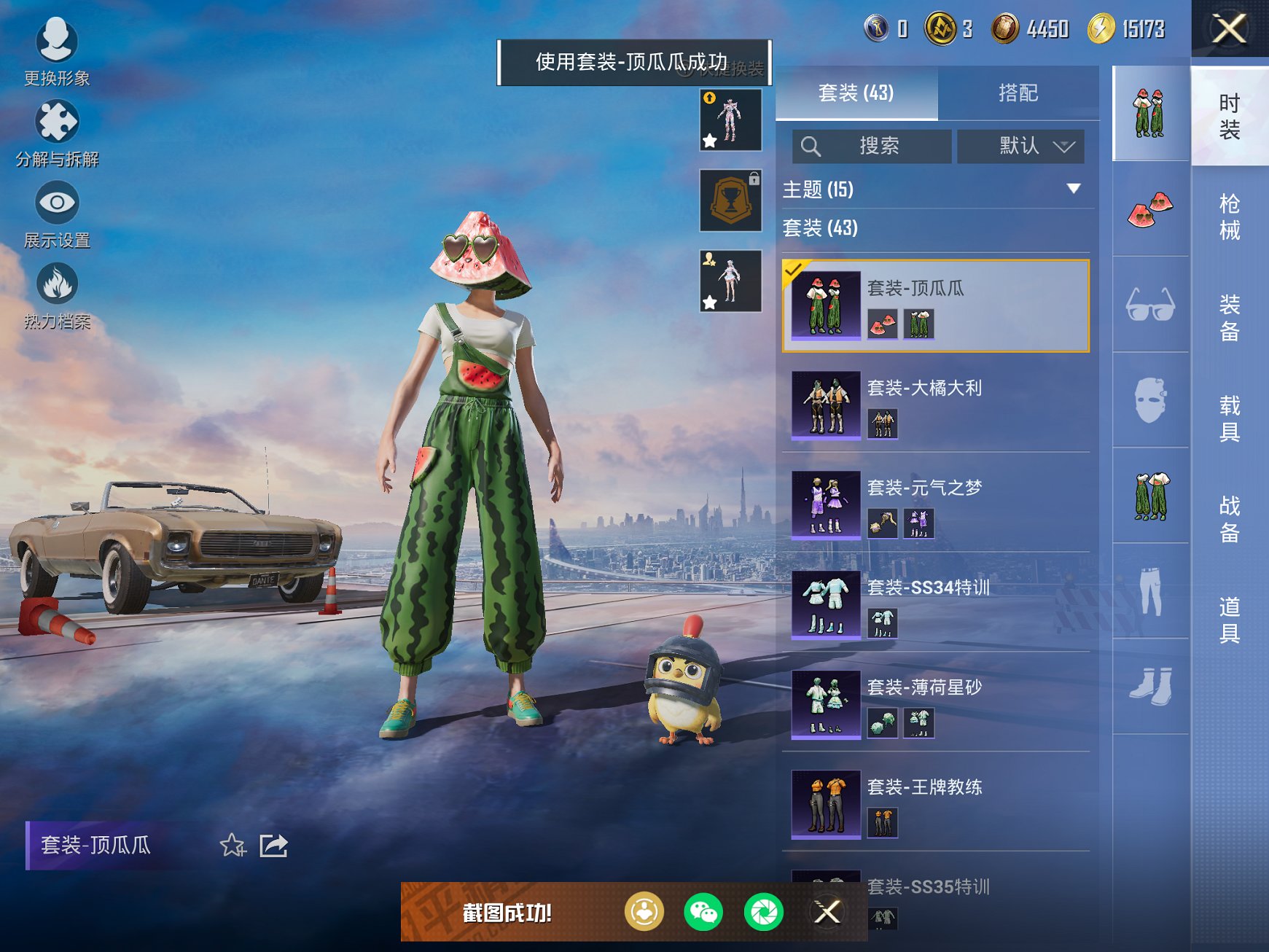Viewport: 1269px width, 952px height.
Task: Click the 搜索 search button
Action: tap(871, 146)
